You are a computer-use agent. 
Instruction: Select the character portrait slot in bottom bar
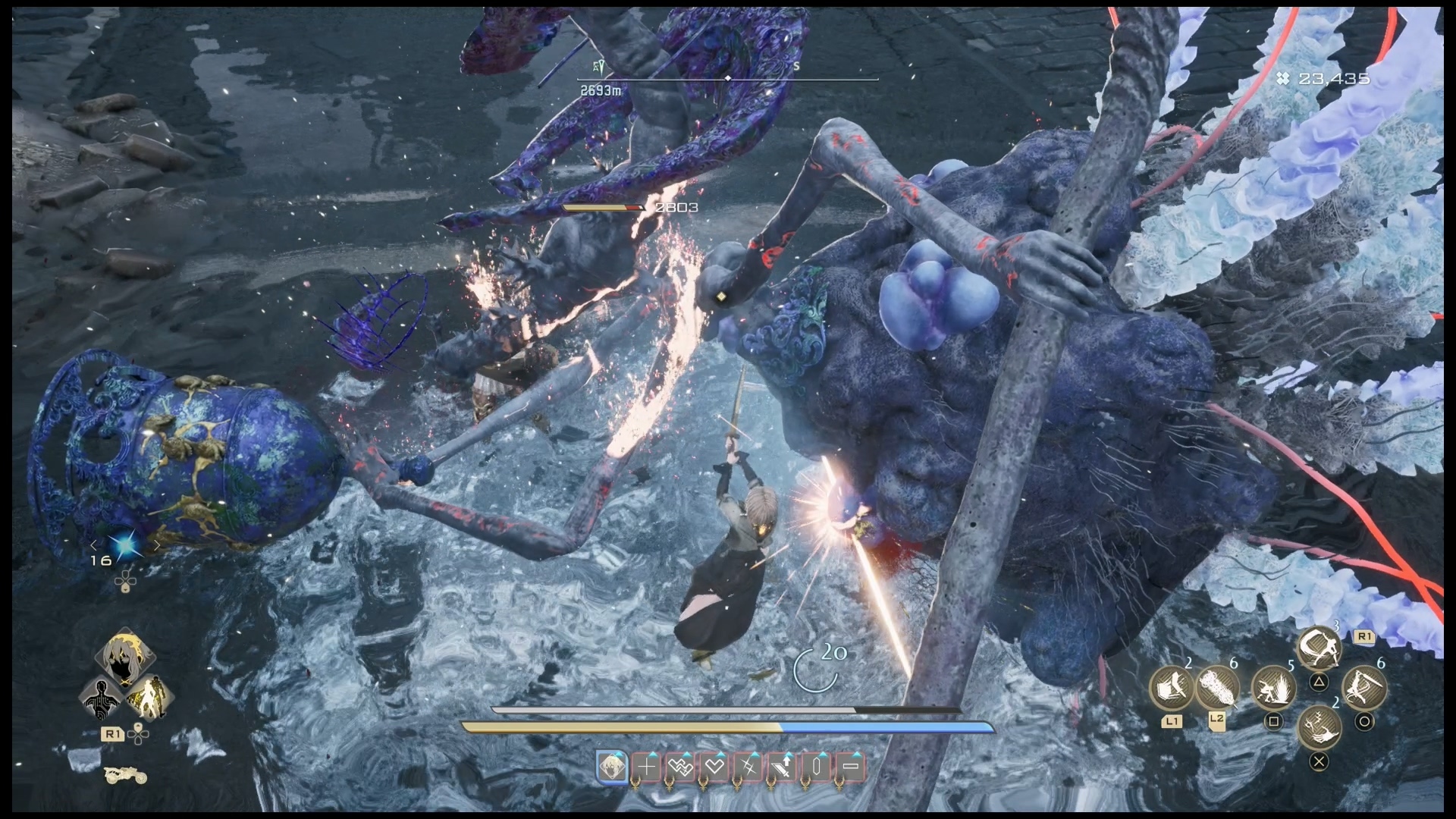(x=612, y=767)
